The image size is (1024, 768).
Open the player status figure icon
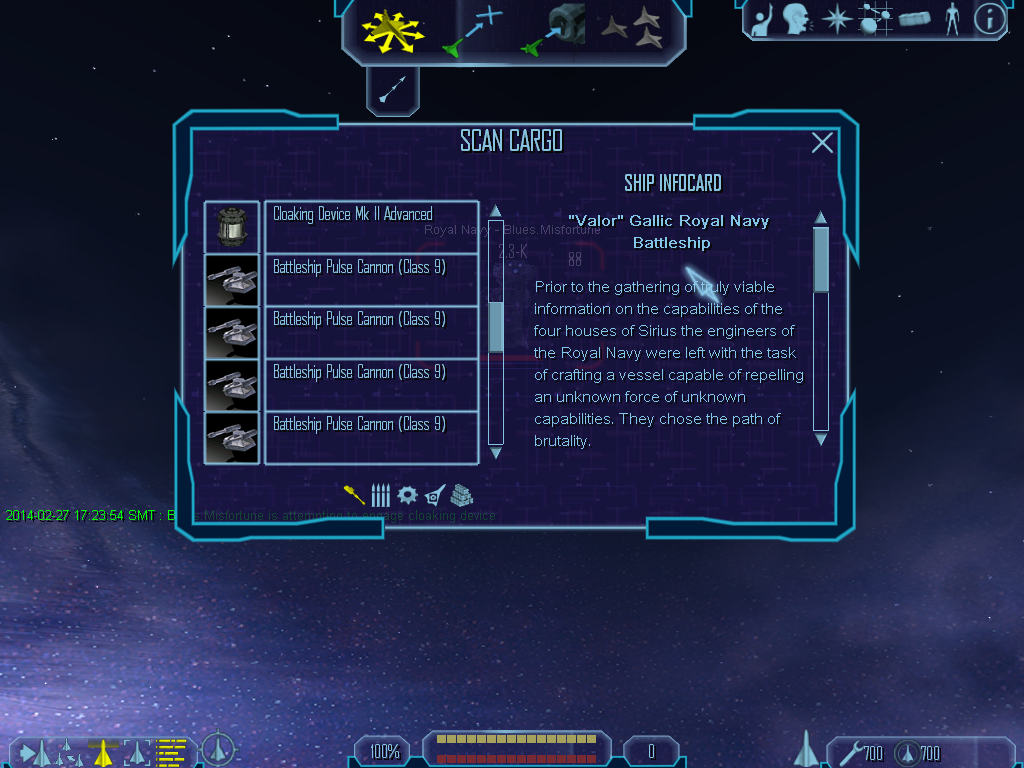point(952,18)
